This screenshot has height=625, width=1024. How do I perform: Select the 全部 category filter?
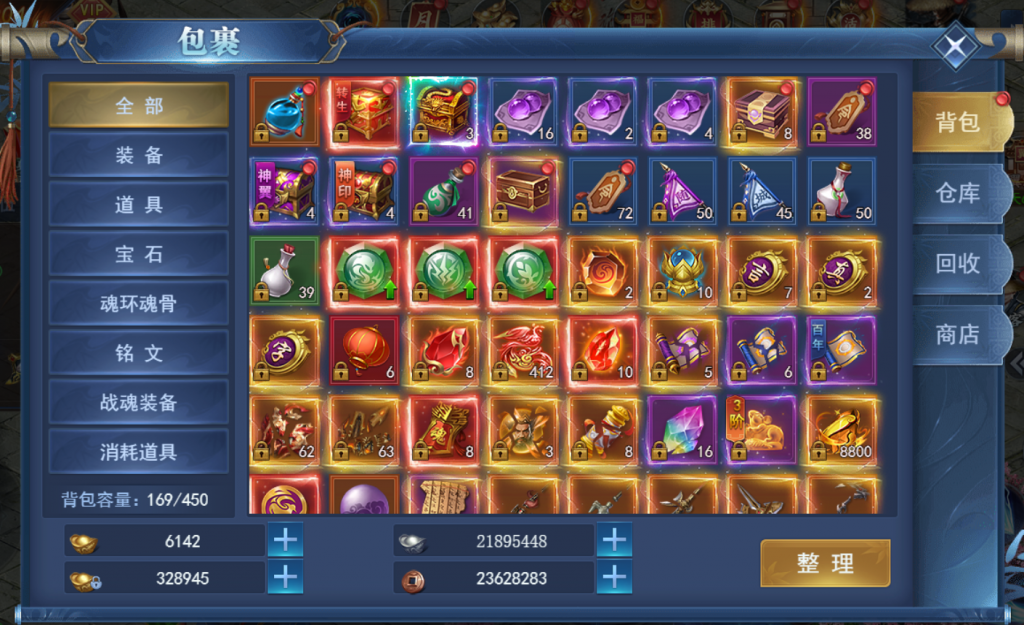point(139,105)
